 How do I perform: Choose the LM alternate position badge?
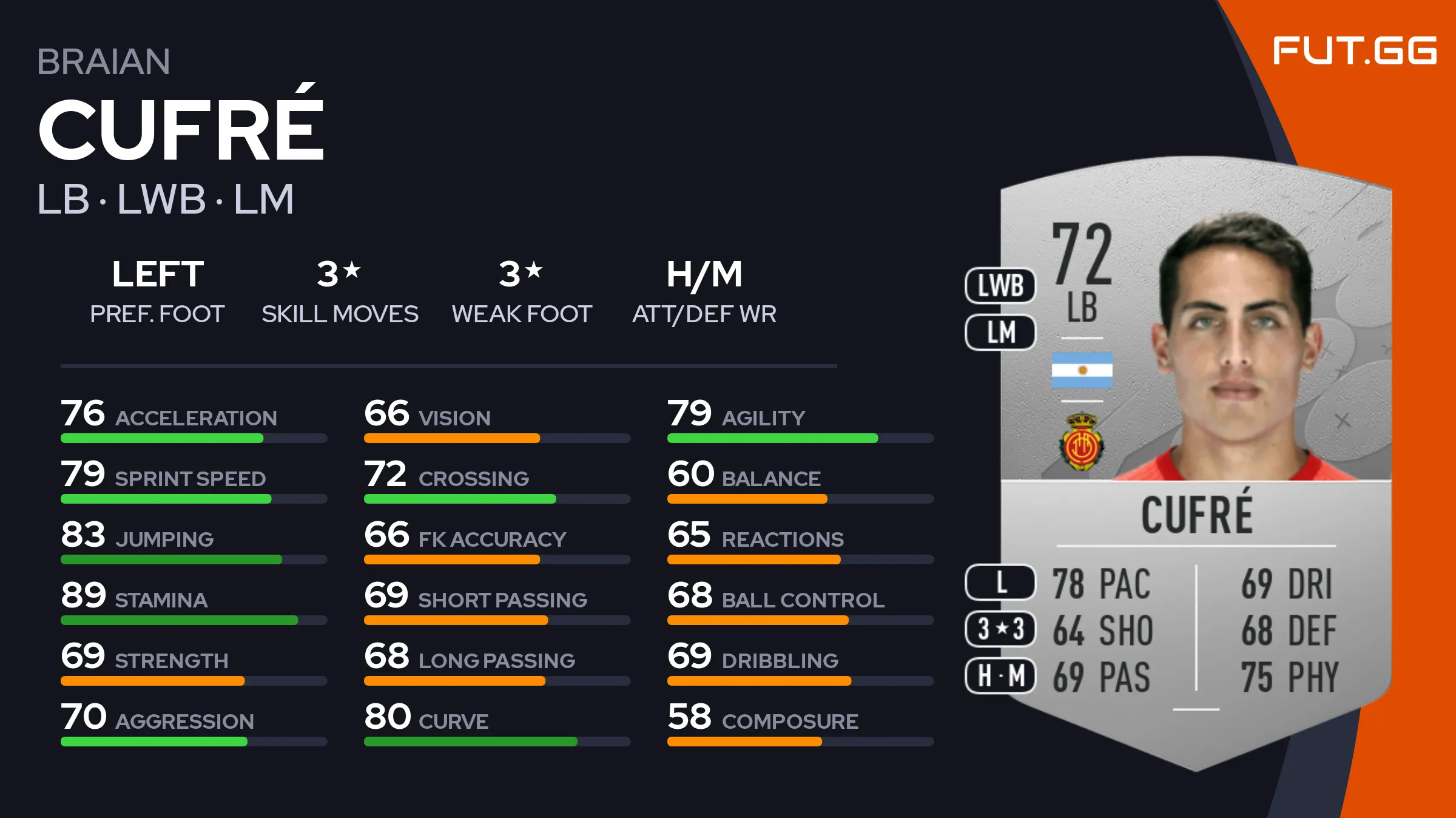coord(1000,333)
